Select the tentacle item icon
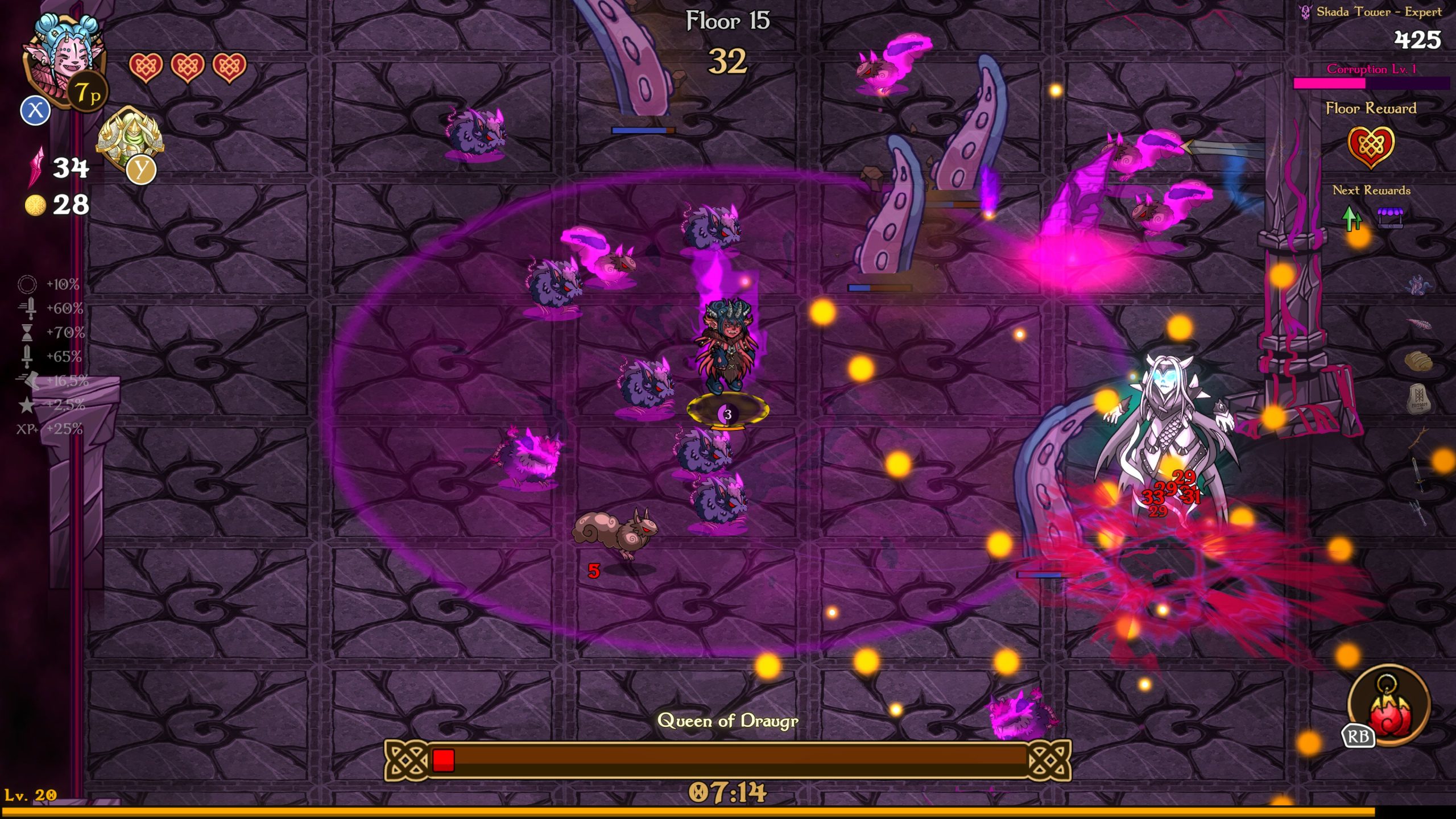This screenshot has width=1456, height=819. (1418, 284)
